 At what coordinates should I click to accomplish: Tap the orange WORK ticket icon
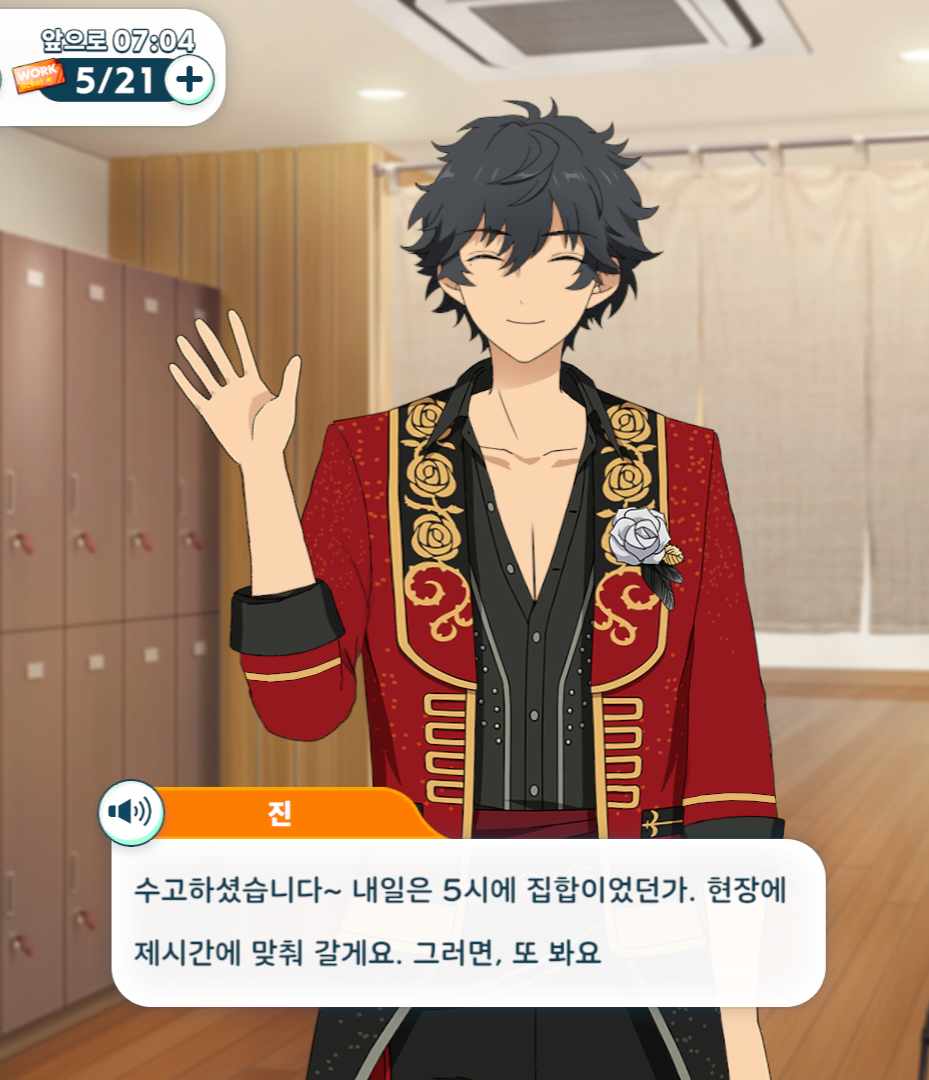pyautogui.click(x=37, y=75)
